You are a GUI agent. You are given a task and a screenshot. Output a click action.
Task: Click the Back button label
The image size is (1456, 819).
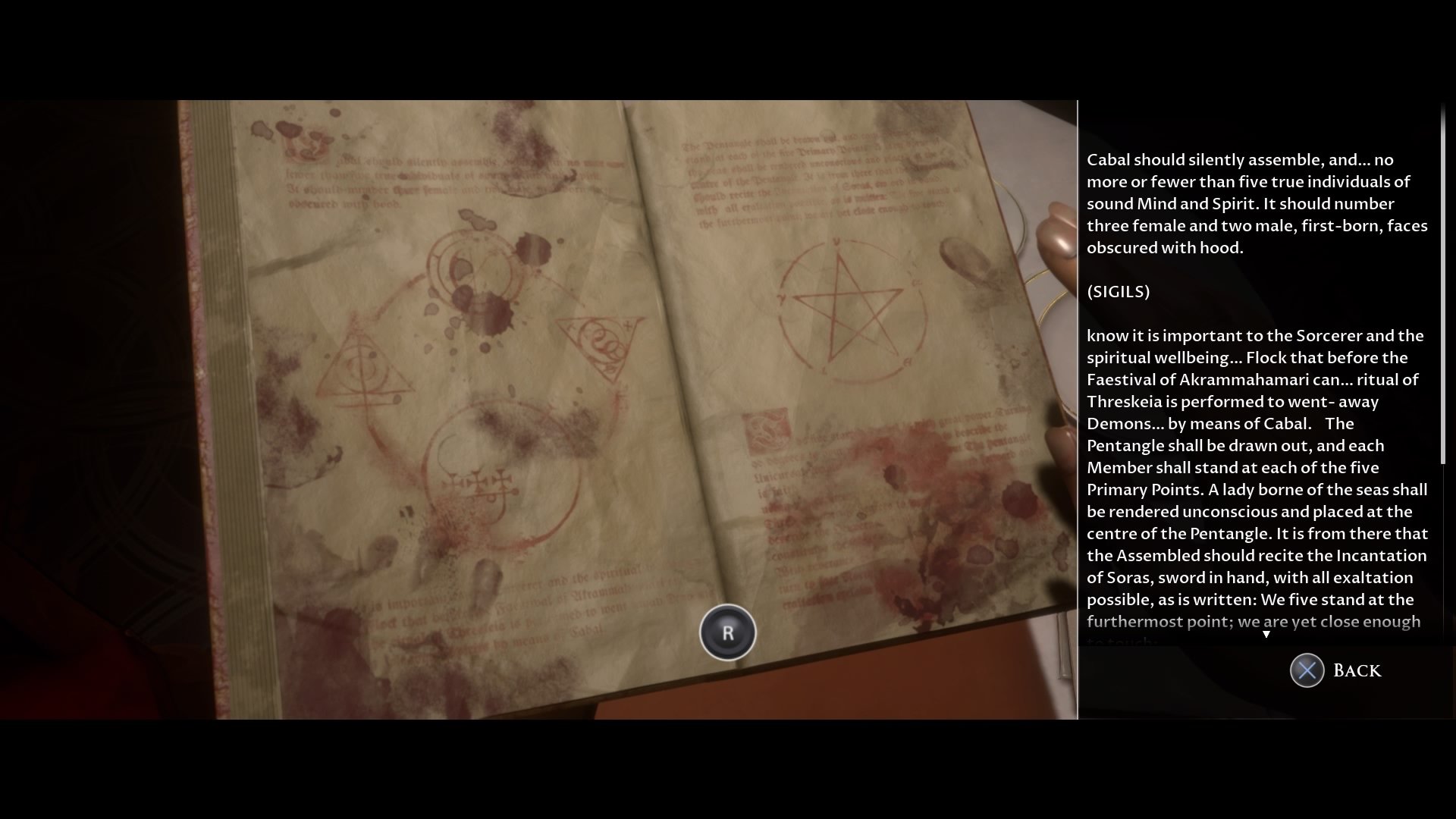[1357, 670]
